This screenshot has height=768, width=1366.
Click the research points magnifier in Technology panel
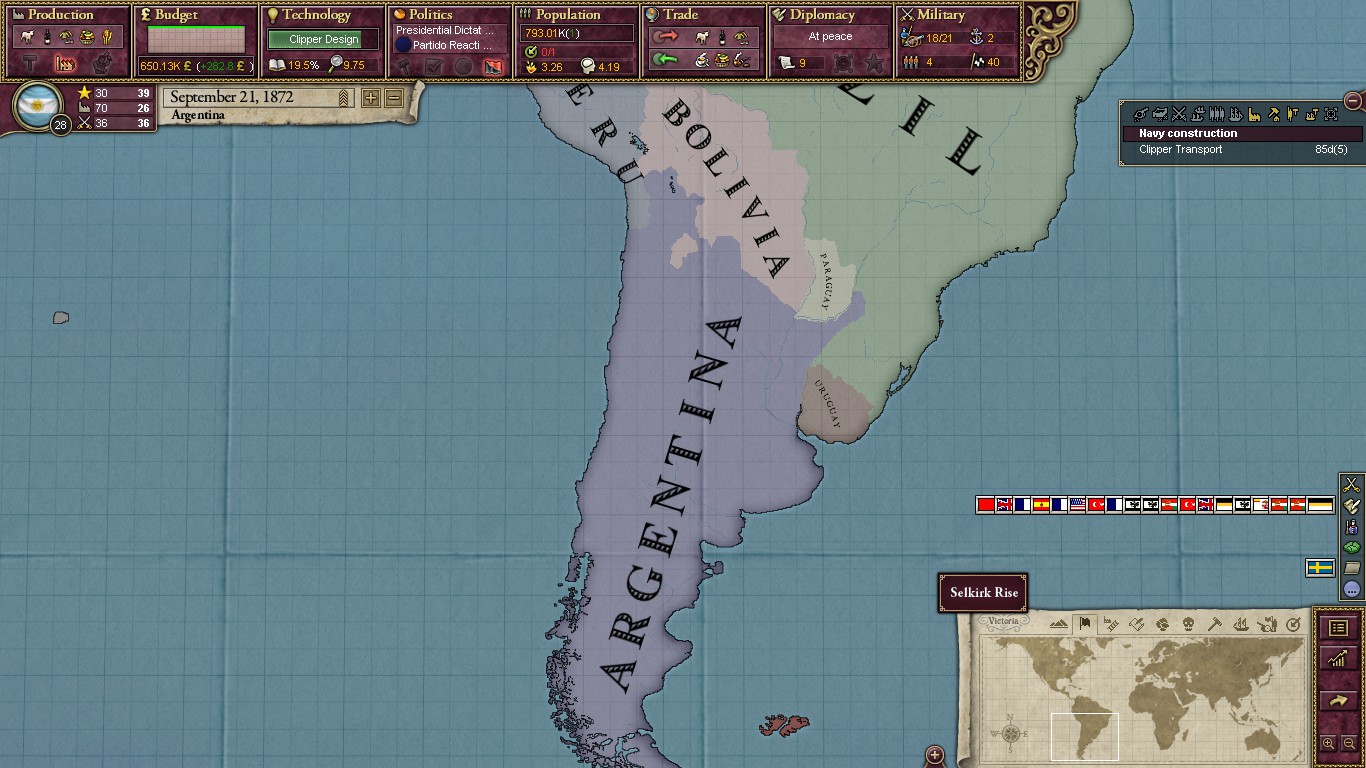336,63
